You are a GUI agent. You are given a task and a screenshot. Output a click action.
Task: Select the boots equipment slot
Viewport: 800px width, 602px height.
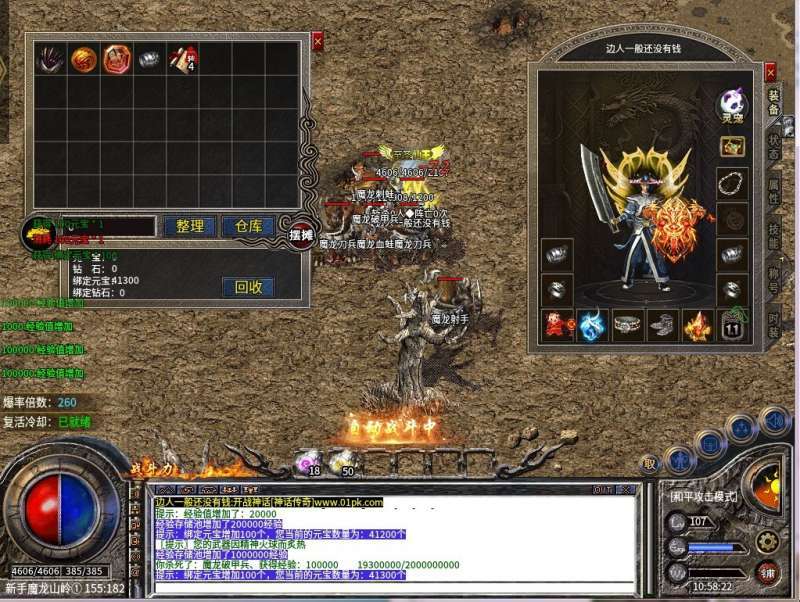pyautogui.click(x=662, y=324)
